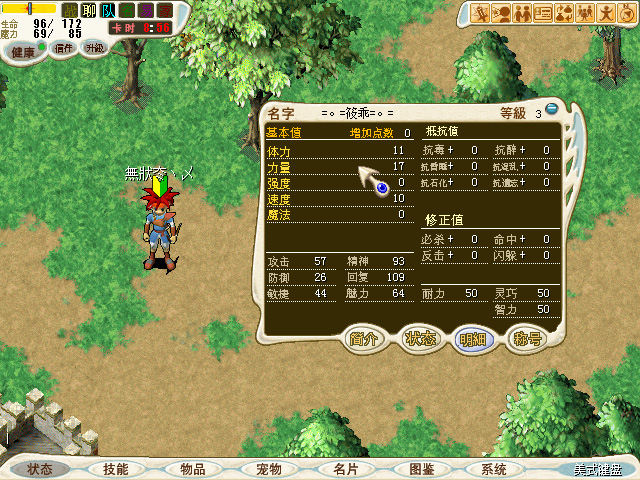Screen dimensions: 640x480
Task: Click the 健康 (Health) button
Action: click(x=23, y=49)
